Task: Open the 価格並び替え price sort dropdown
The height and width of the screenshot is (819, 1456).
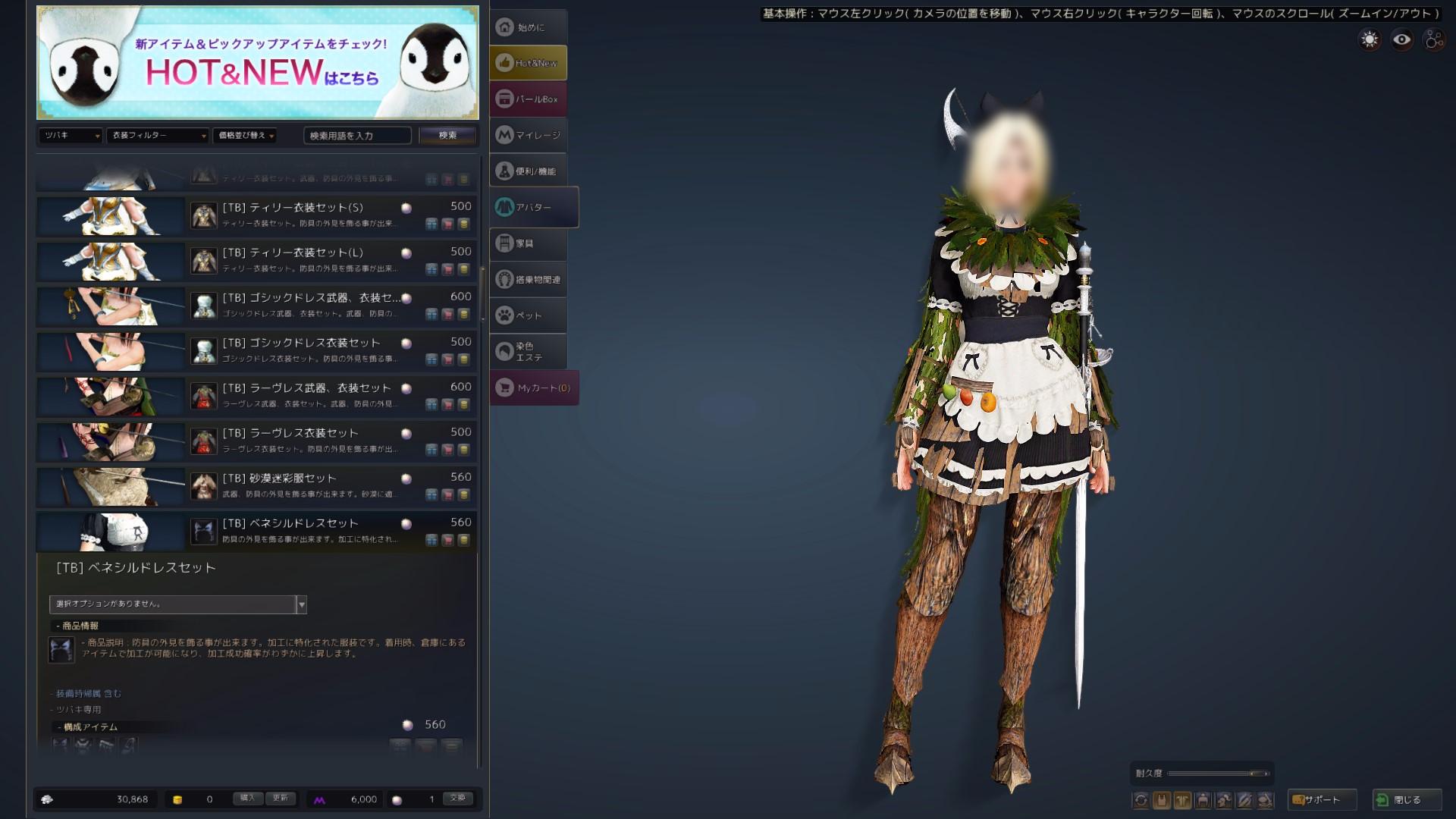Action: (246, 137)
